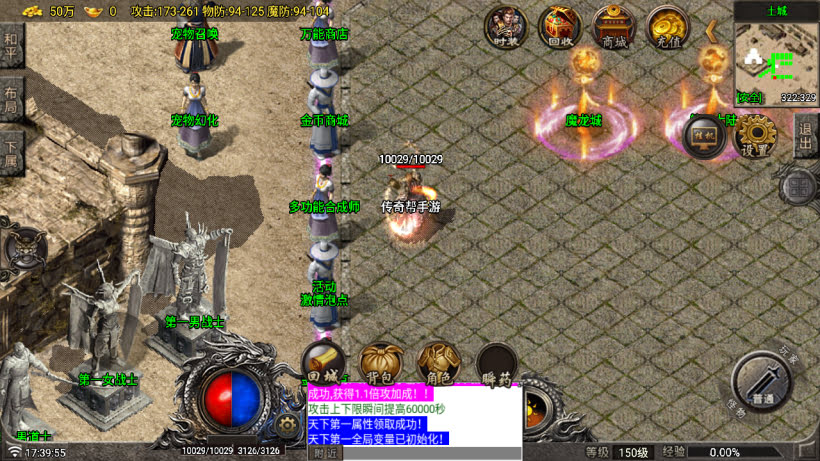The image size is (820, 461).
Task: Toggle the 和平 attack mode button
Action: pyautogui.click(x=11, y=45)
